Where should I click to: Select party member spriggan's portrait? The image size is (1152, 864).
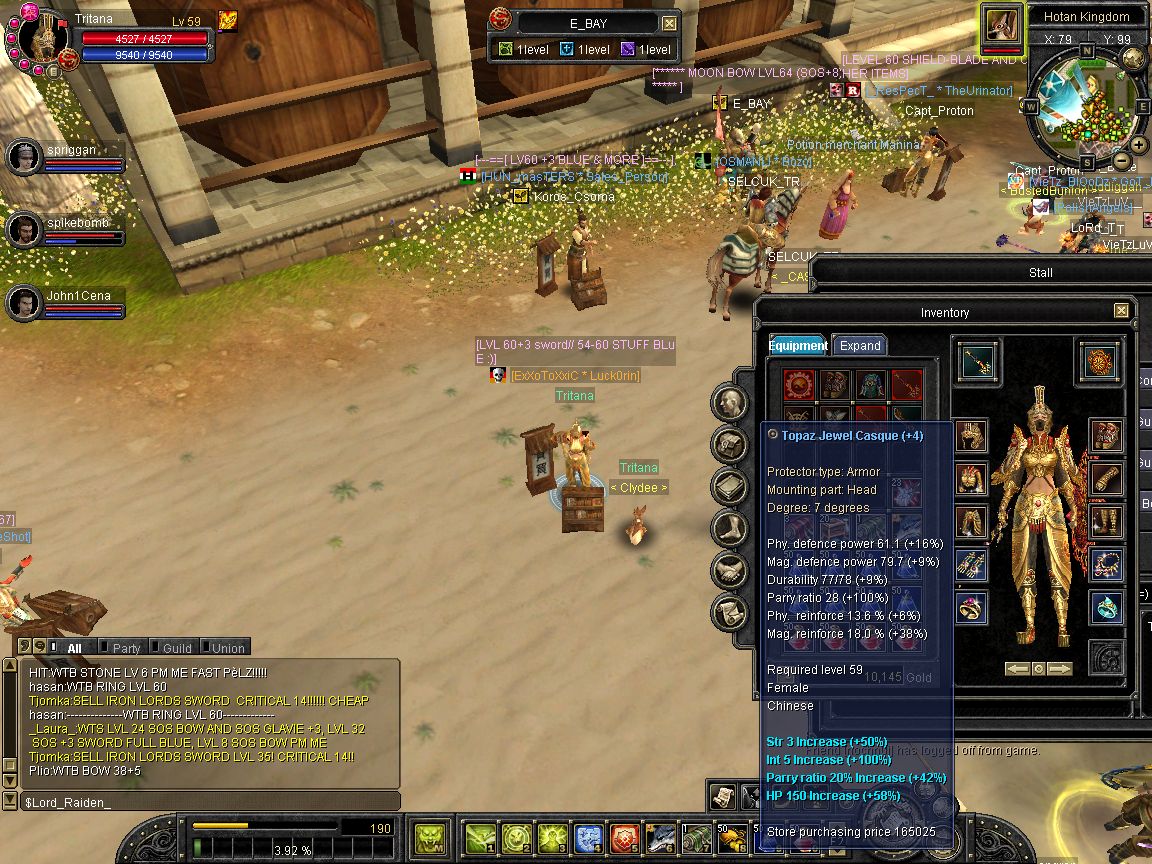pyautogui.click(x=24, y=157)
